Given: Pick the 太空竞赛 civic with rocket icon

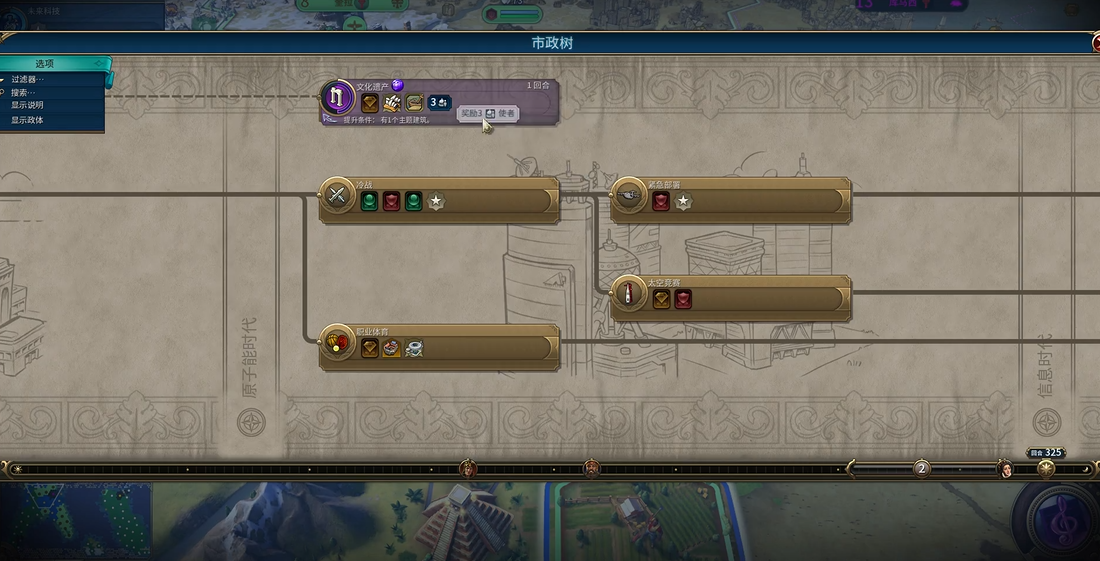Looking at the screenshot, I should pyautogui.click(x=628, y=293).
